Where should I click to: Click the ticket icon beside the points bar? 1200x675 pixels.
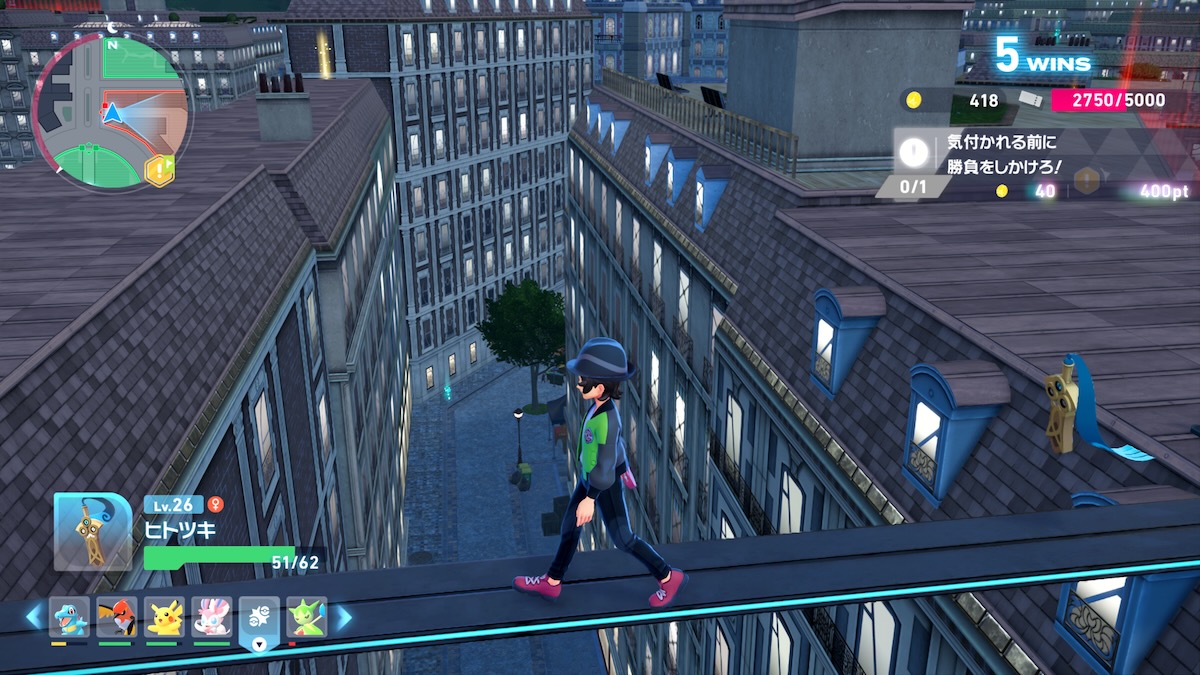pyautogui.click(x=1030, y=100)
